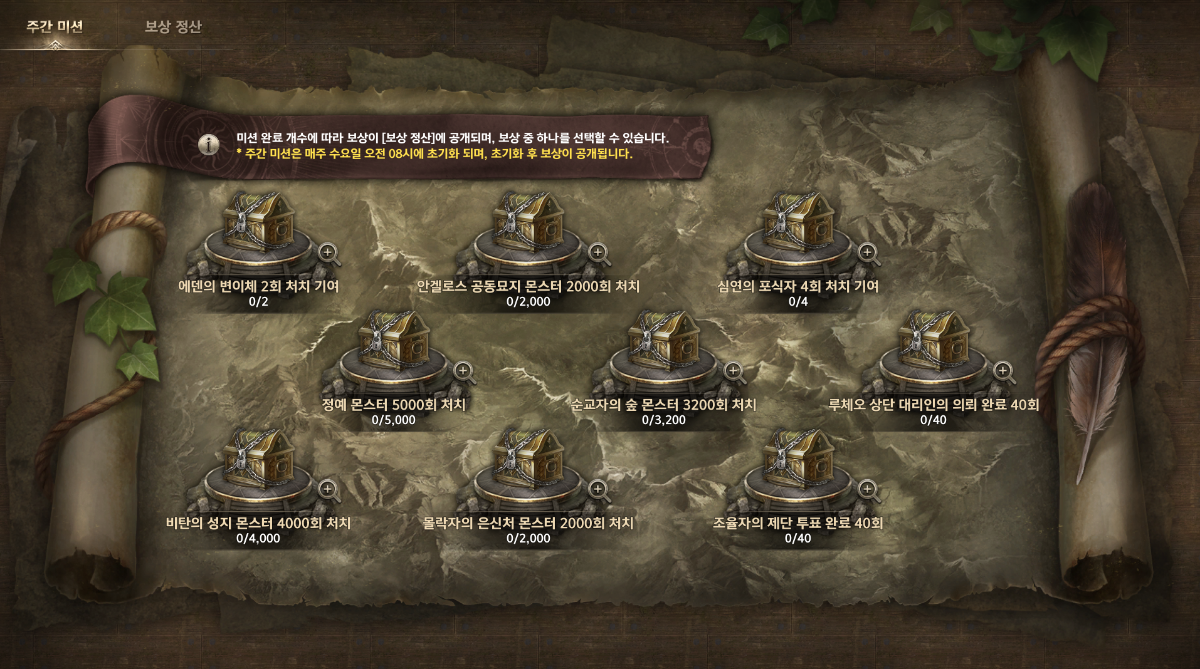This screenshot has height=669, width=1200.
Task: Pick the 정예 몬스터 5000회 처치 chest
Action: point(394,345)
